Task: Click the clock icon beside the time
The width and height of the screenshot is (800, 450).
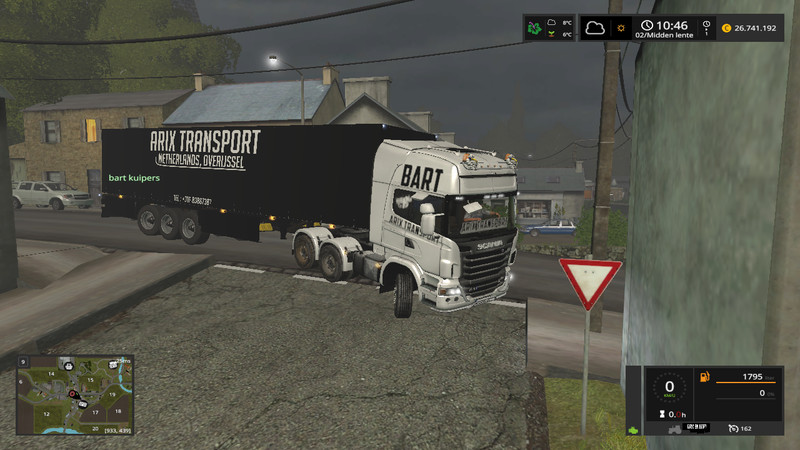Action: click(x=648, y=24)
